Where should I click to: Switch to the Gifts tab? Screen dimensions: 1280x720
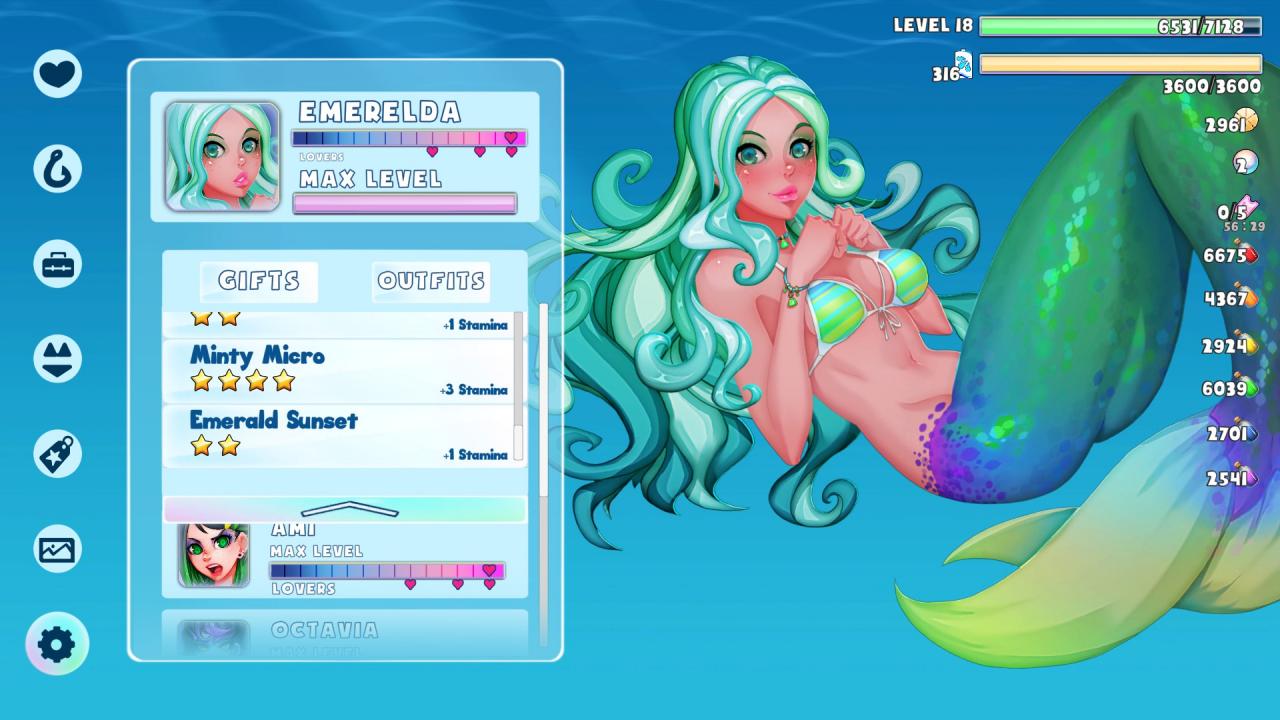259,282
